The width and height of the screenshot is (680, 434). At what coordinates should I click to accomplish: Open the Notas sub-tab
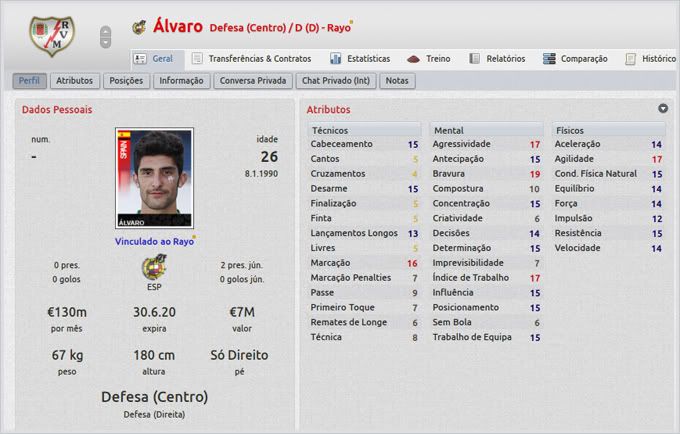click(x=397, y=80)
